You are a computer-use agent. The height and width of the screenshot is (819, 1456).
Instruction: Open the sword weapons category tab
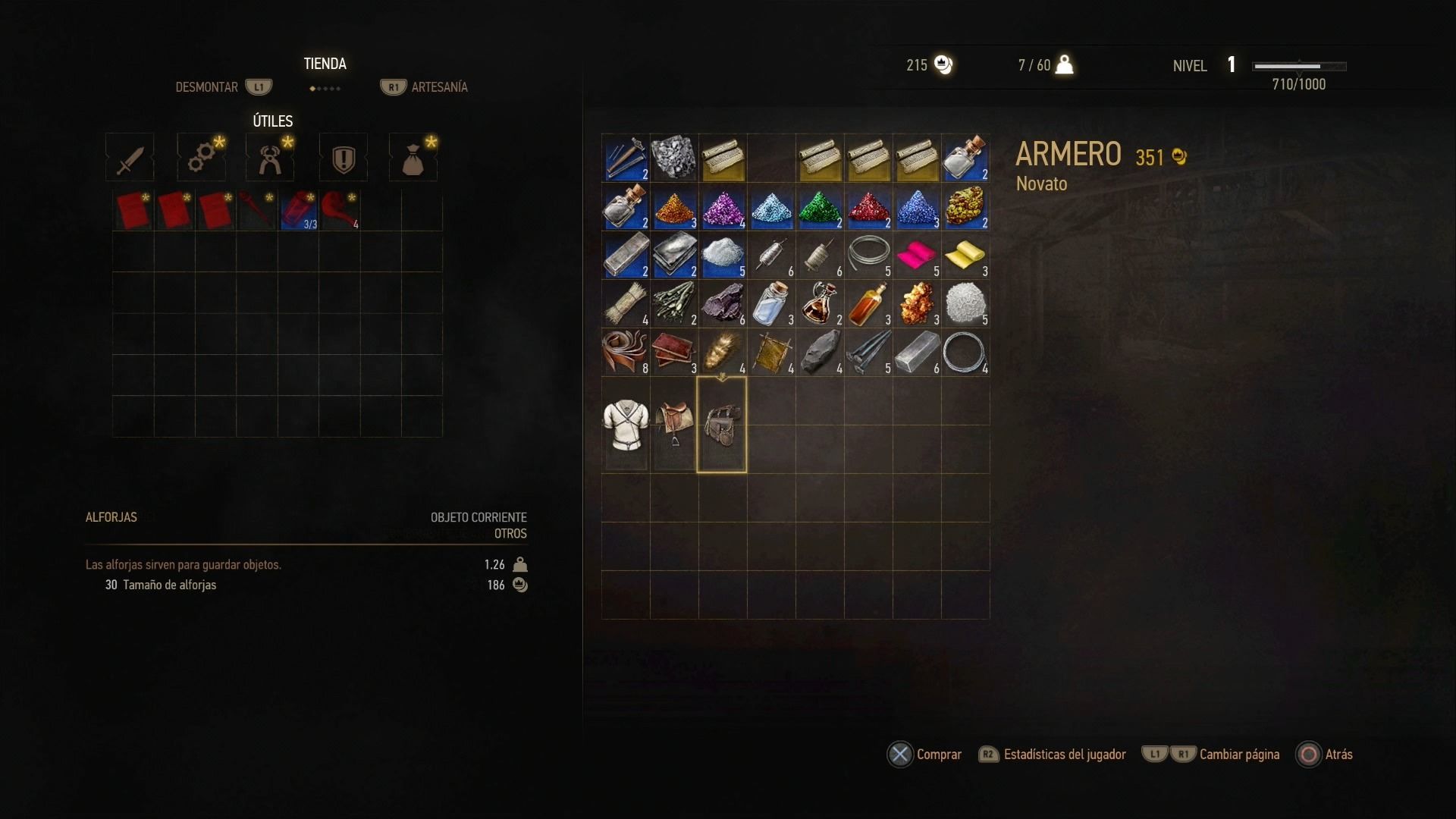130,158
